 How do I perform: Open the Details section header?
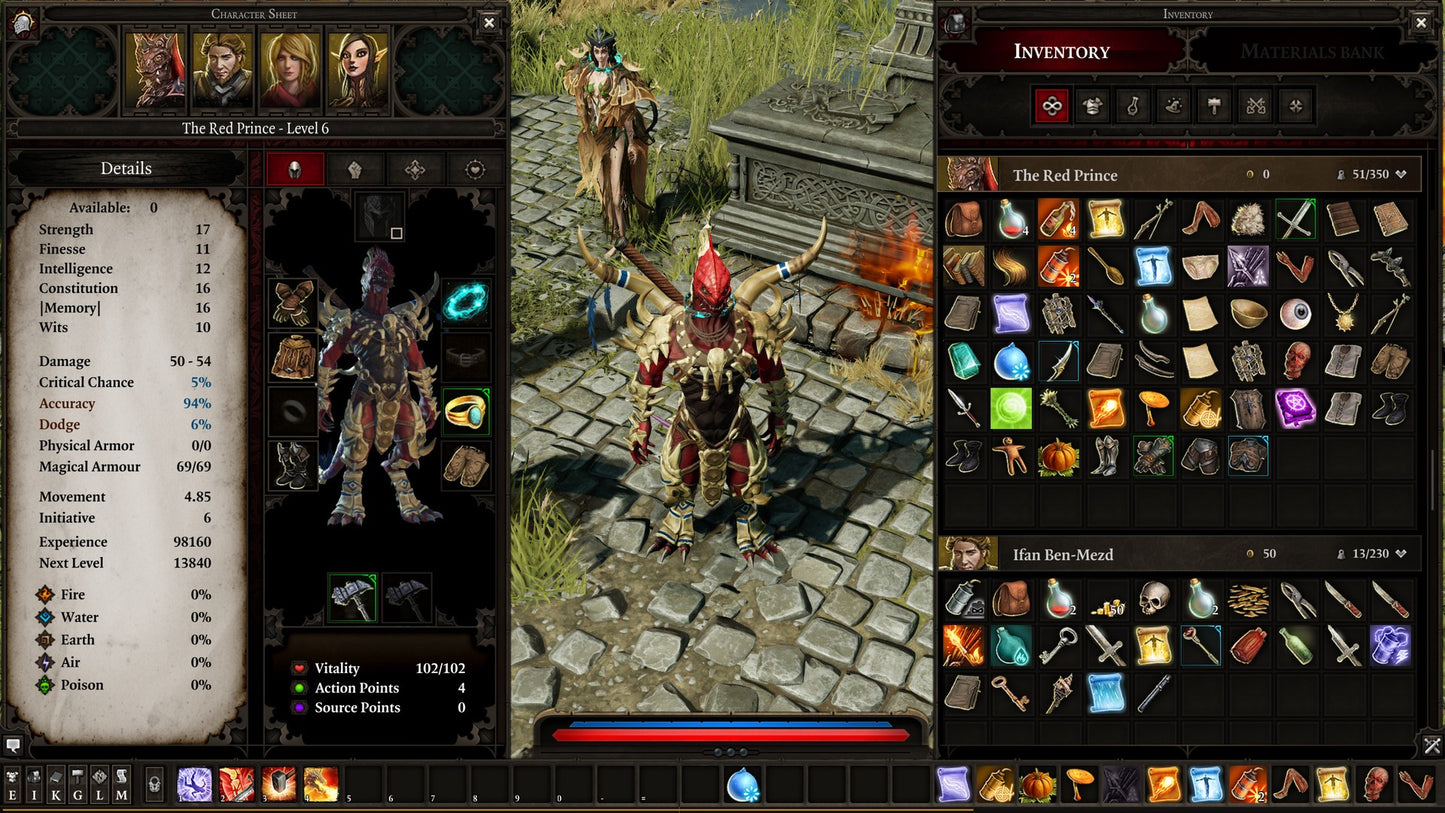pos(126,168)
